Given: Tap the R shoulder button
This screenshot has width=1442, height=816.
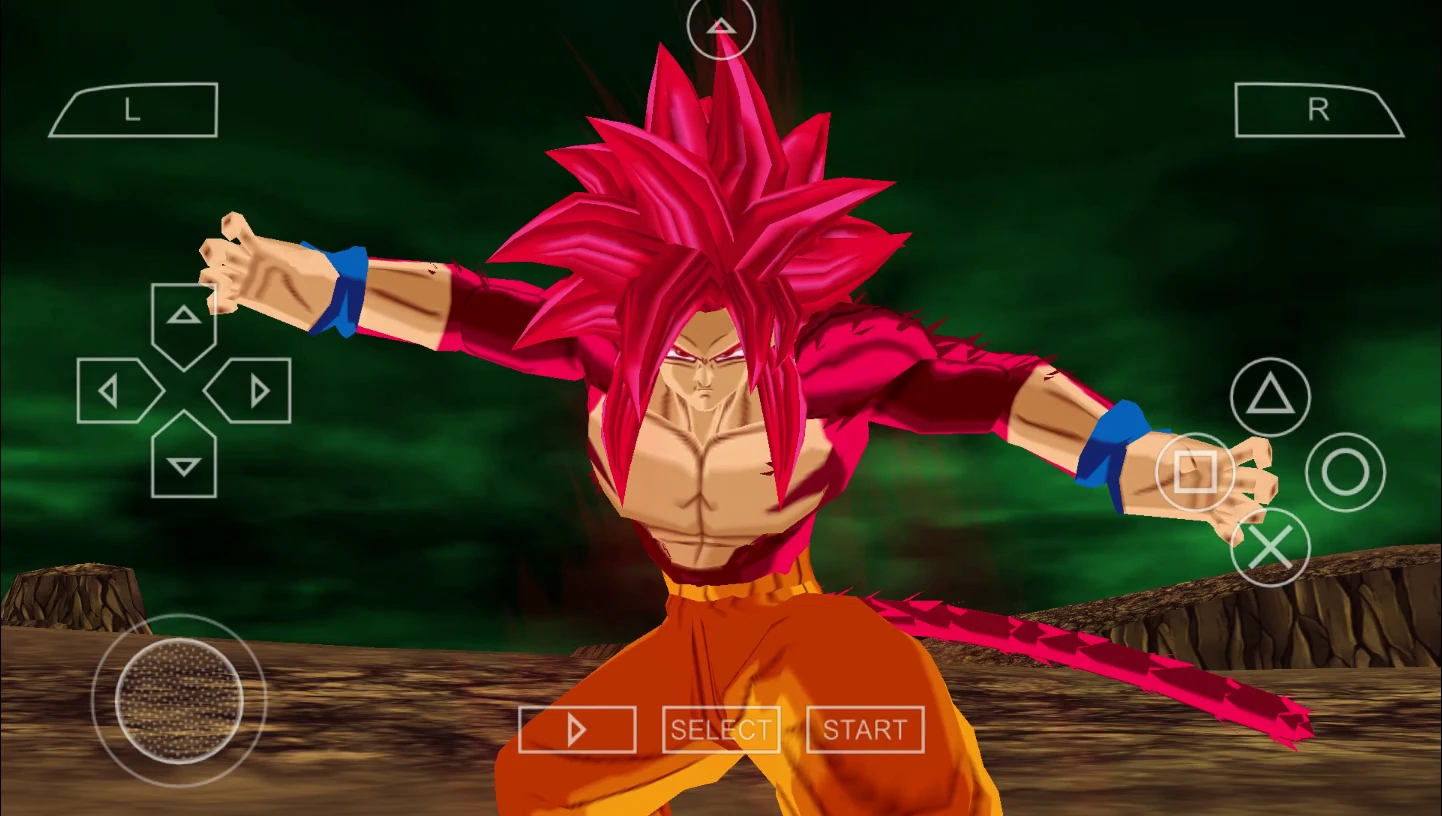Looking at the screenshot, I should [1318, 110].
